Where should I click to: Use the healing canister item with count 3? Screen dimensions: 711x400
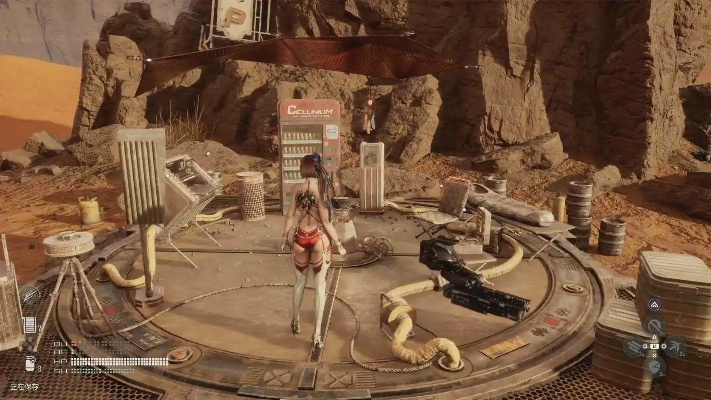coord(30,362)
